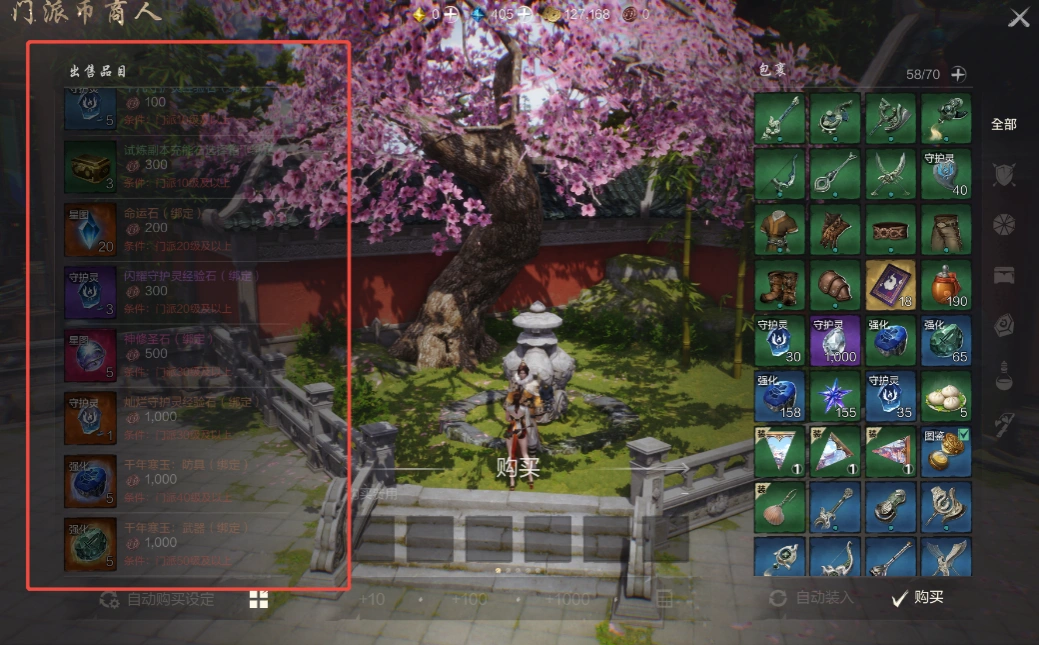Choose the purple guardian stone stack of 1,000
This screenshot has width=1039, height=645.
[x=835, y=341]
